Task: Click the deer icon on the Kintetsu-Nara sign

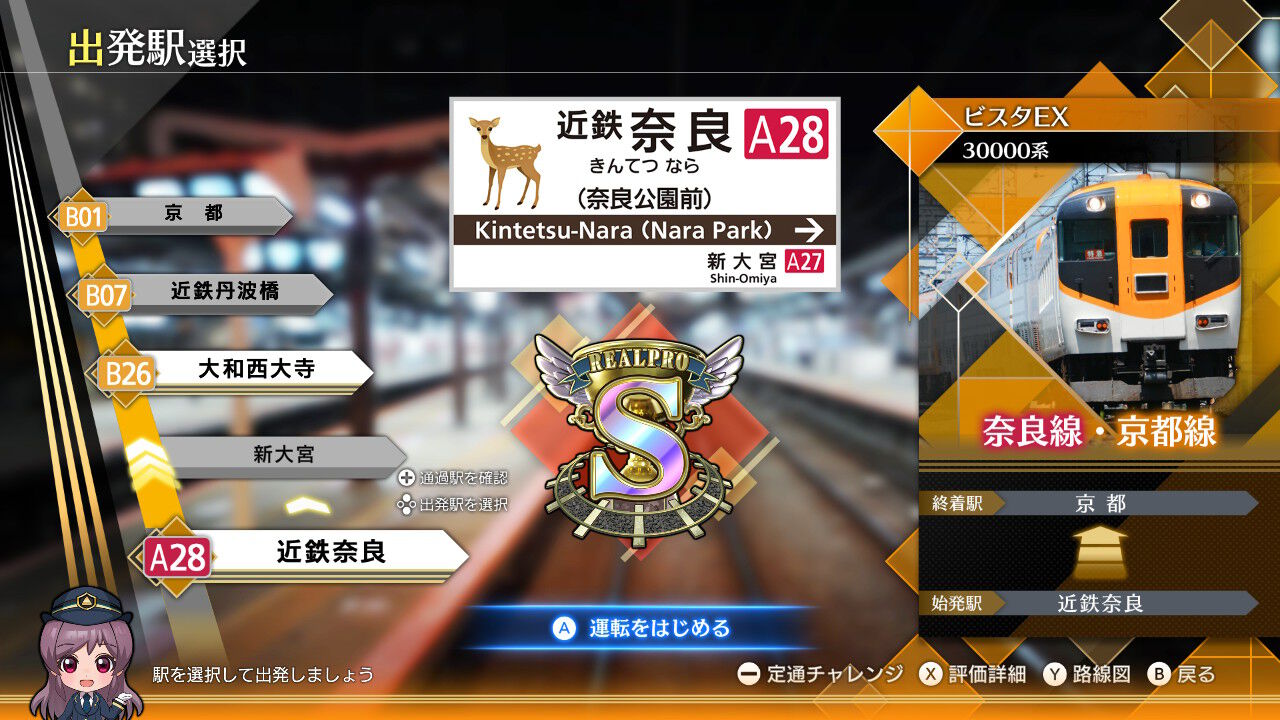Action: click(502, 160)
